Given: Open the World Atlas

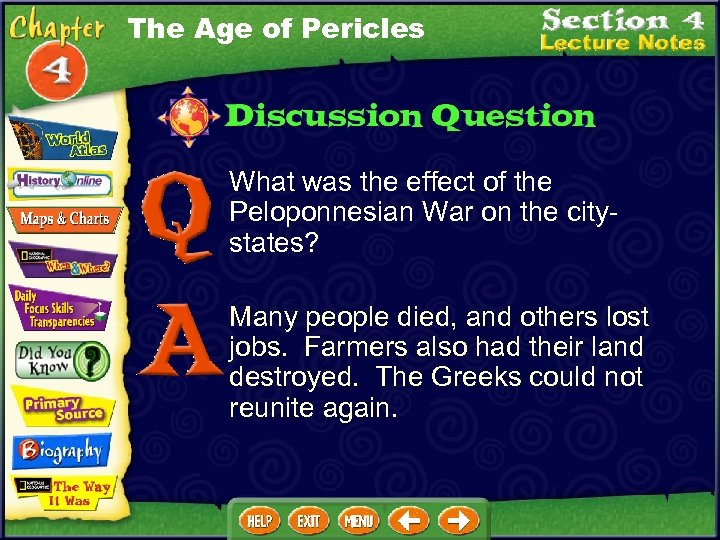Looking at the screenshot, I should click(x=62, y=138).
